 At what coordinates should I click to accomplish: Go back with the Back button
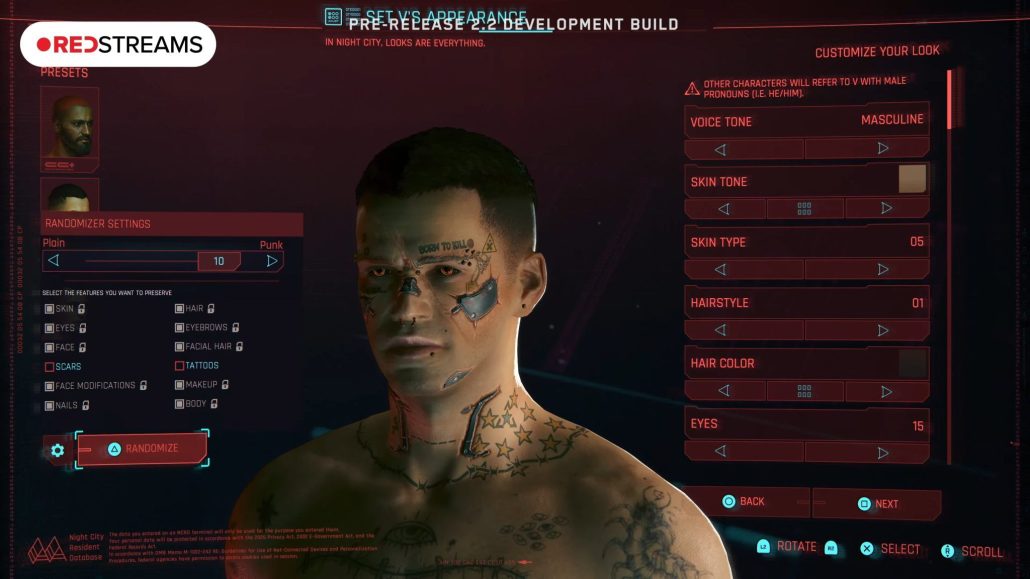(x=744, y=502)
